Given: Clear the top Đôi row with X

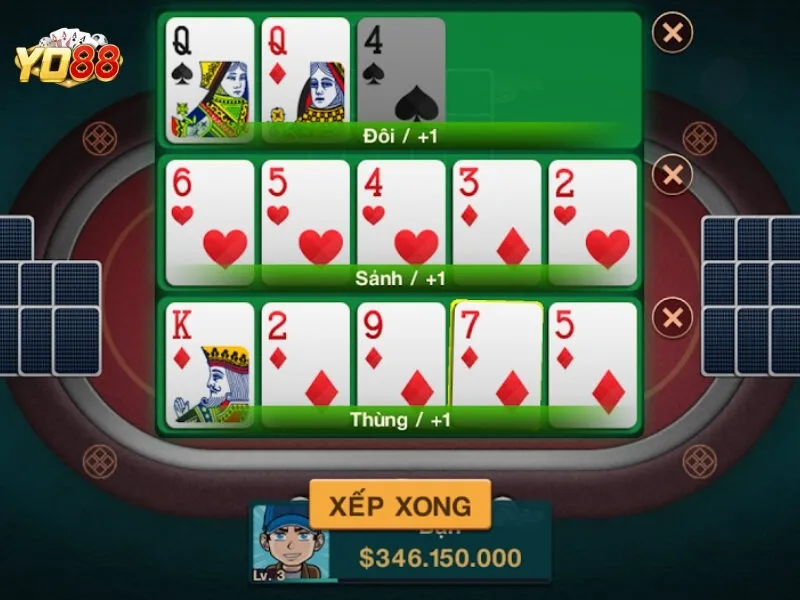Looking at the screenshot, I should [672, 33].
